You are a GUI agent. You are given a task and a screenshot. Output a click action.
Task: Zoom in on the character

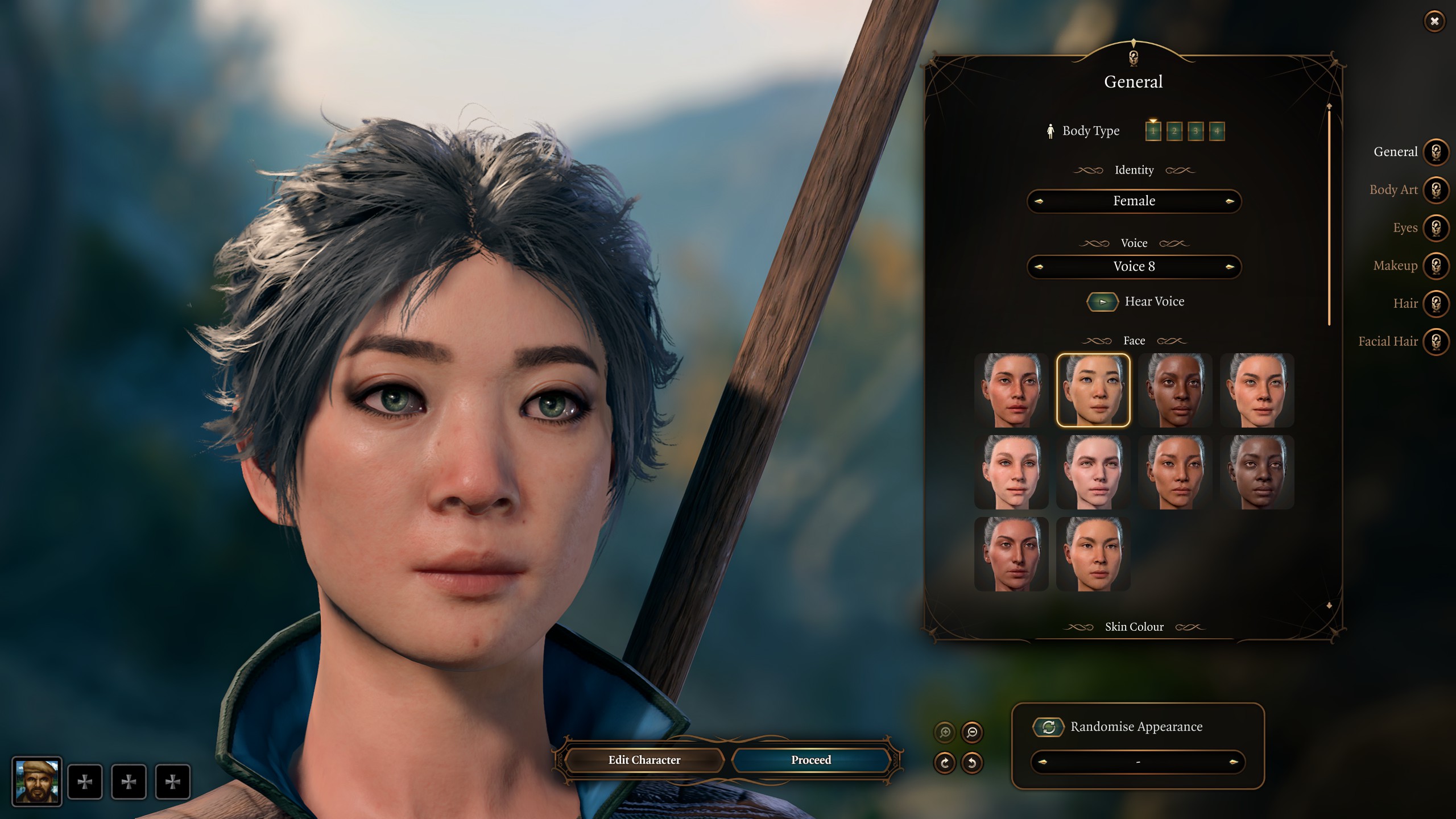(x=945, y=732)
